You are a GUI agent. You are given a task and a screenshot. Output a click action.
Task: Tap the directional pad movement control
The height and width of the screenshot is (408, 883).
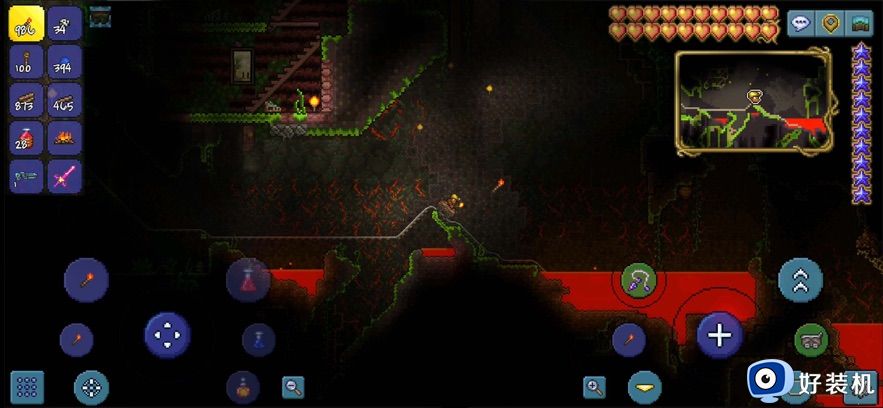(x=167, y=335)
